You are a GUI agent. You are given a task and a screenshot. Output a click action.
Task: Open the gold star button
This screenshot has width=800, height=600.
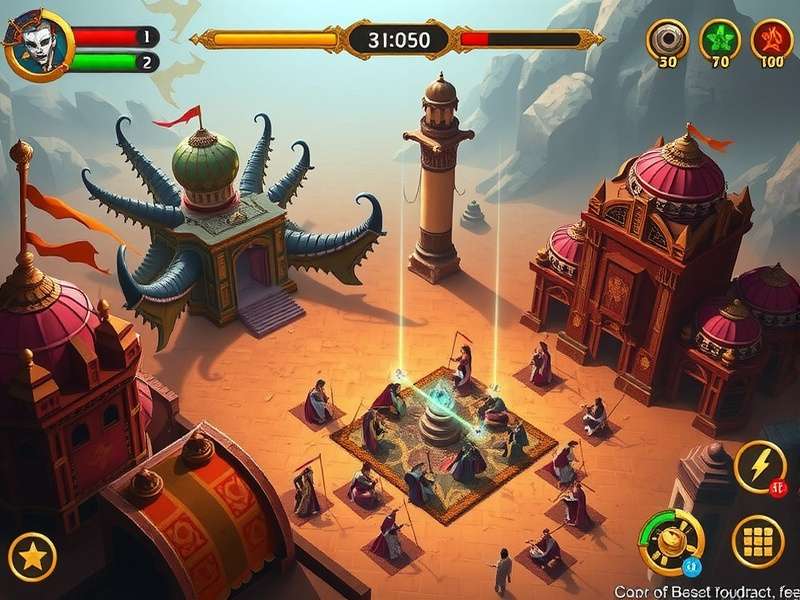pos(32,555)
